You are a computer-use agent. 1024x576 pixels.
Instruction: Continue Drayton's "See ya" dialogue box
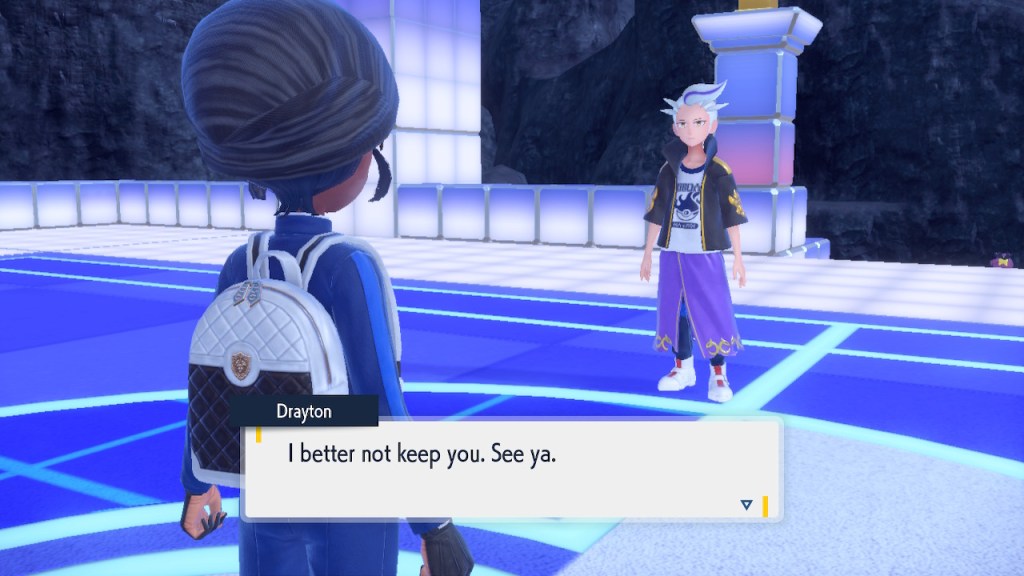pos(510,468)
